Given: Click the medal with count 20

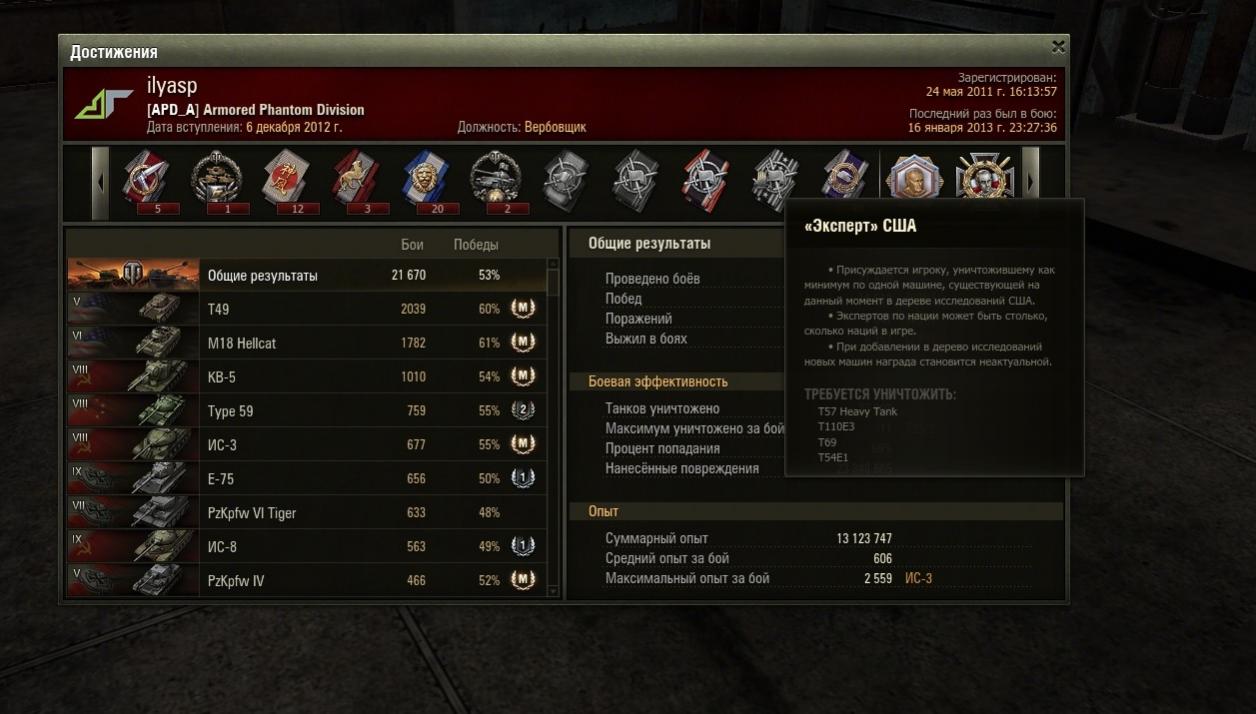Looking at the screenshot, I should tap(427, 179).
